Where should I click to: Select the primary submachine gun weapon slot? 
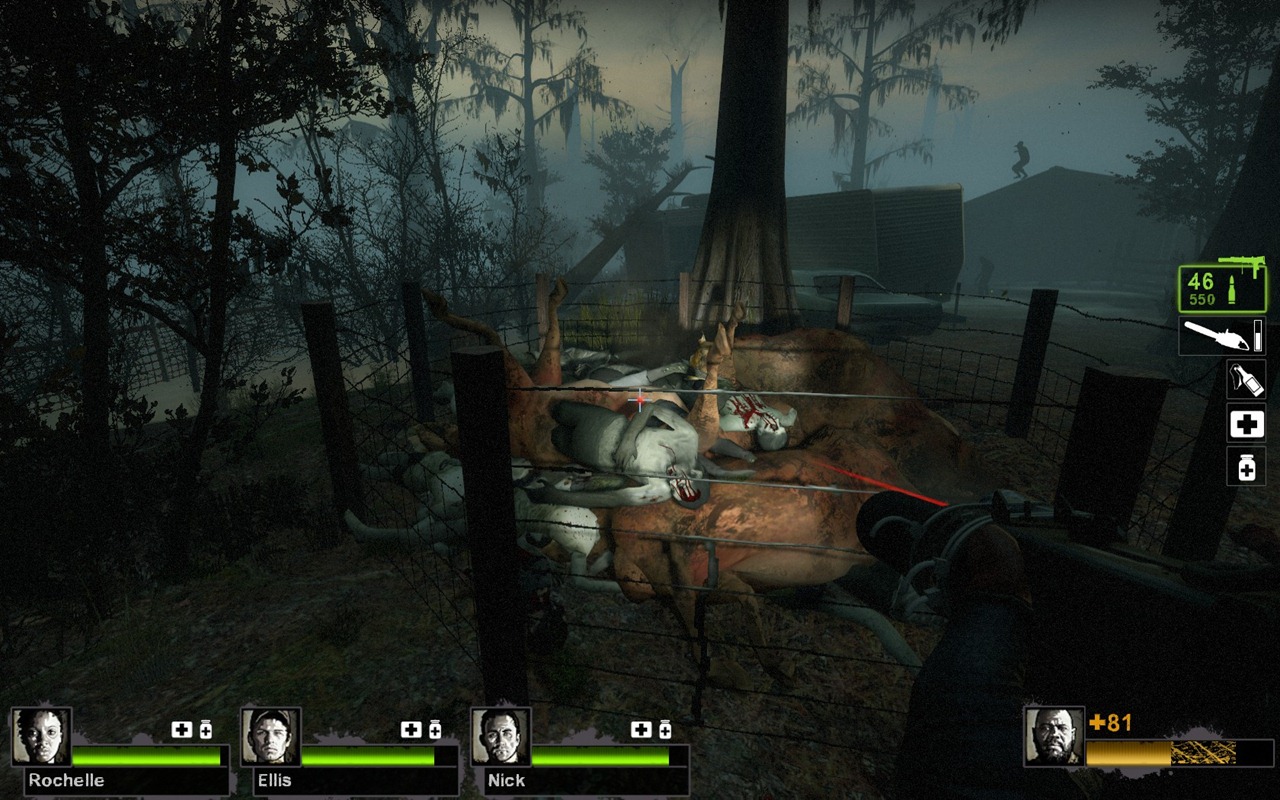pos(1222,287)
